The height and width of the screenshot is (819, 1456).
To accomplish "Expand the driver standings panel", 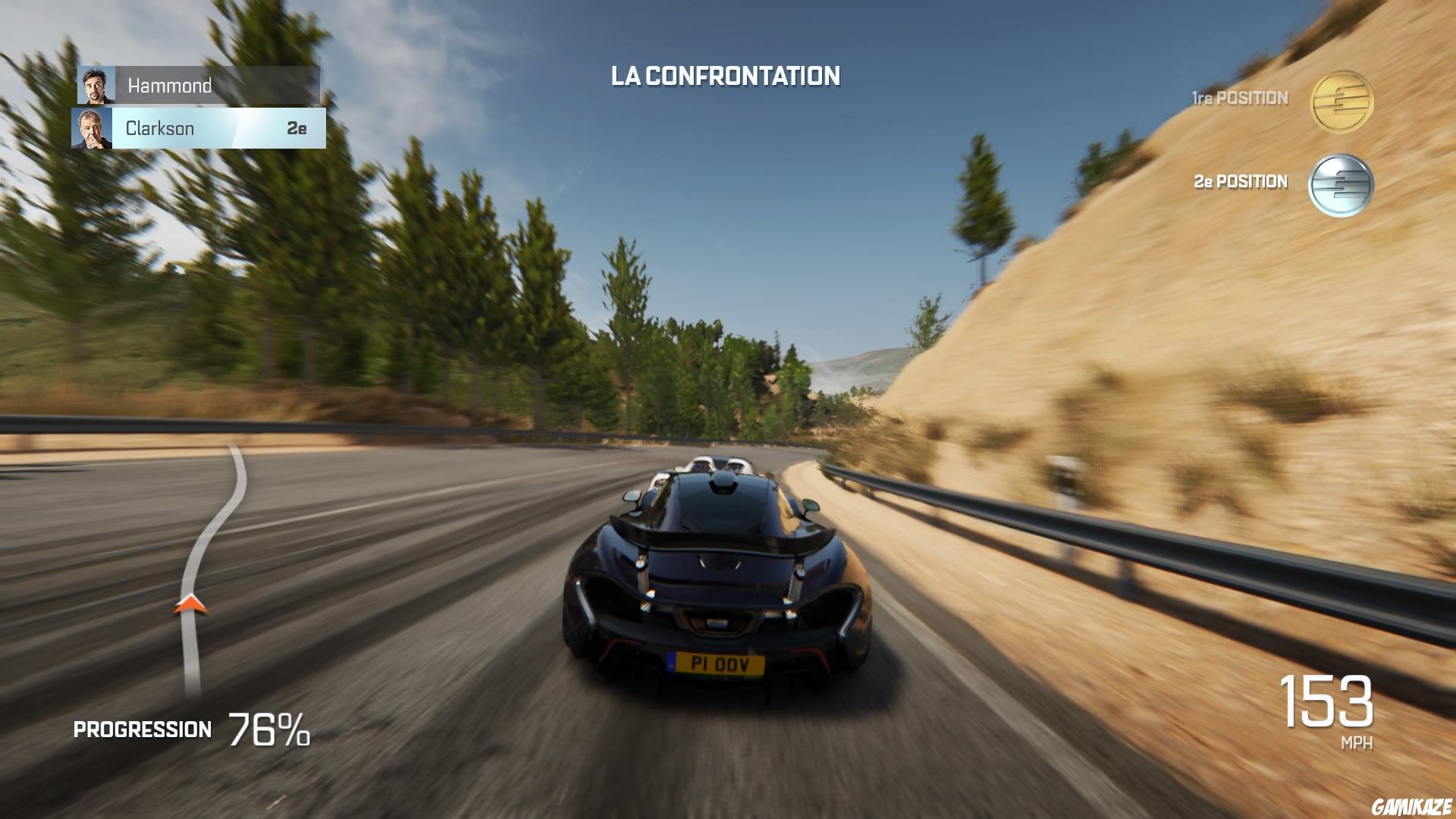I will [197, 106].
